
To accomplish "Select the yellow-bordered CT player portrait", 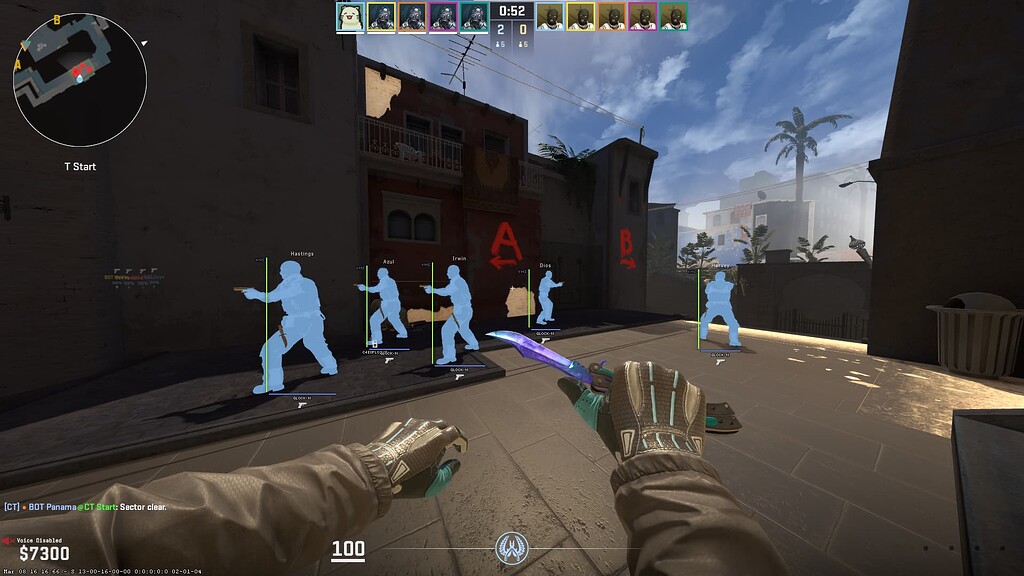I will tap(381, 17).
